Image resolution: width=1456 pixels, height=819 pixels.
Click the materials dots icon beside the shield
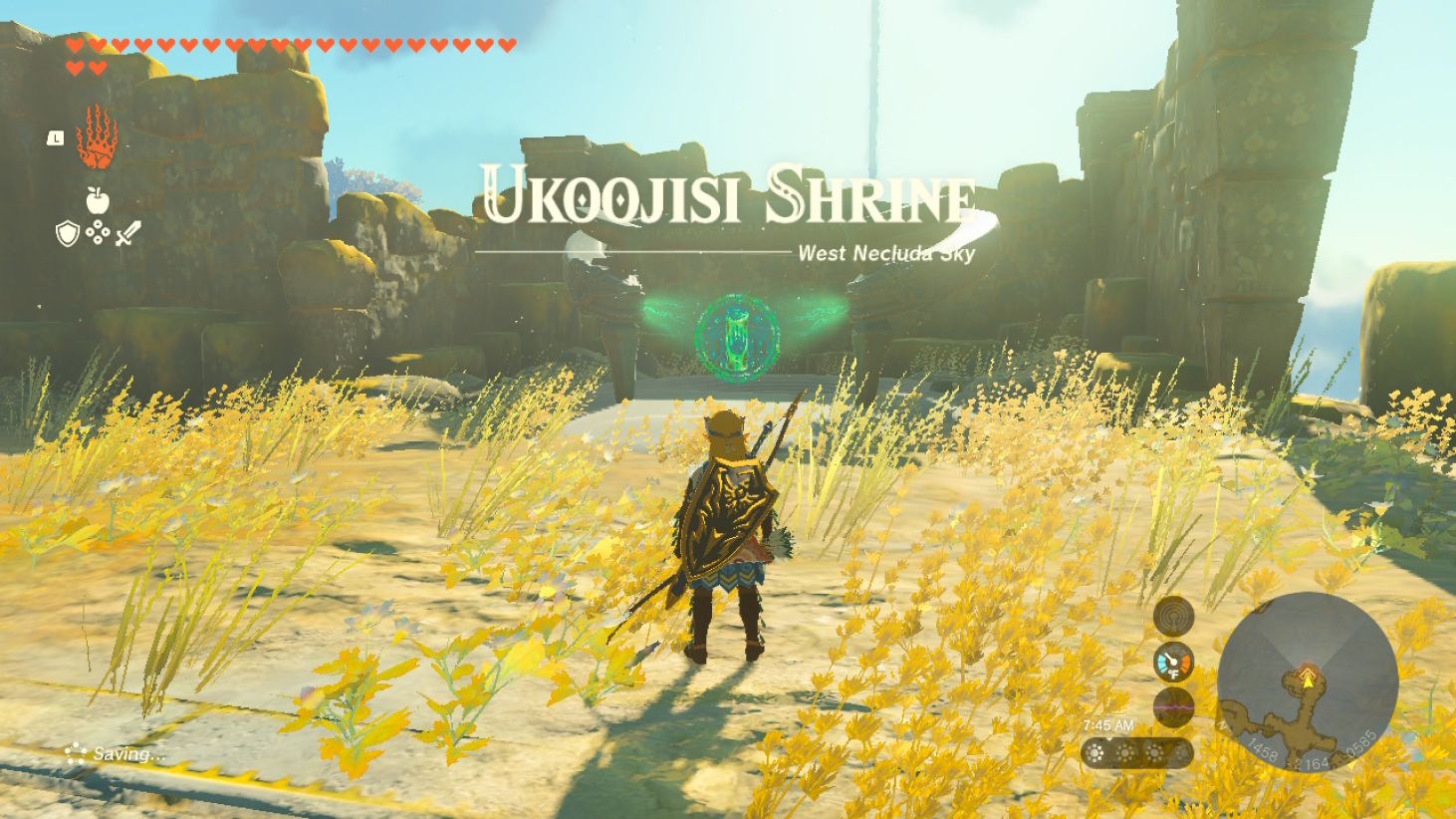coord(98,232)
